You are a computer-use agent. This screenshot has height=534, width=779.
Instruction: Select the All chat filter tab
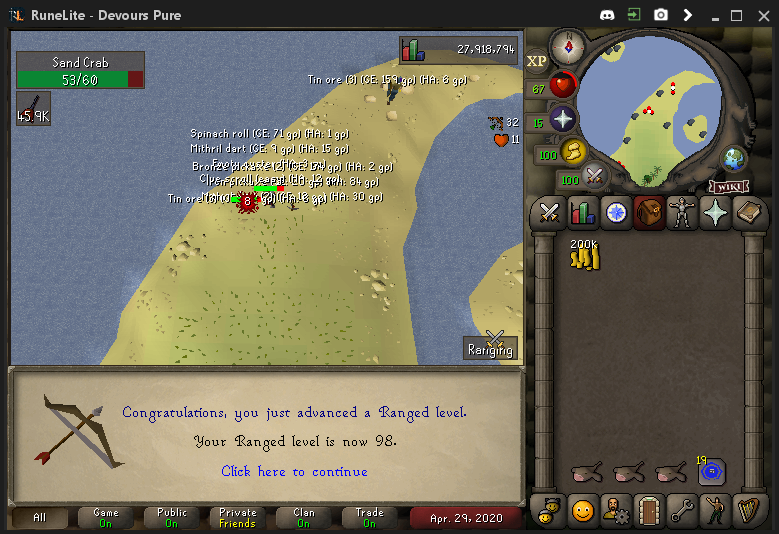coord(39,518)
